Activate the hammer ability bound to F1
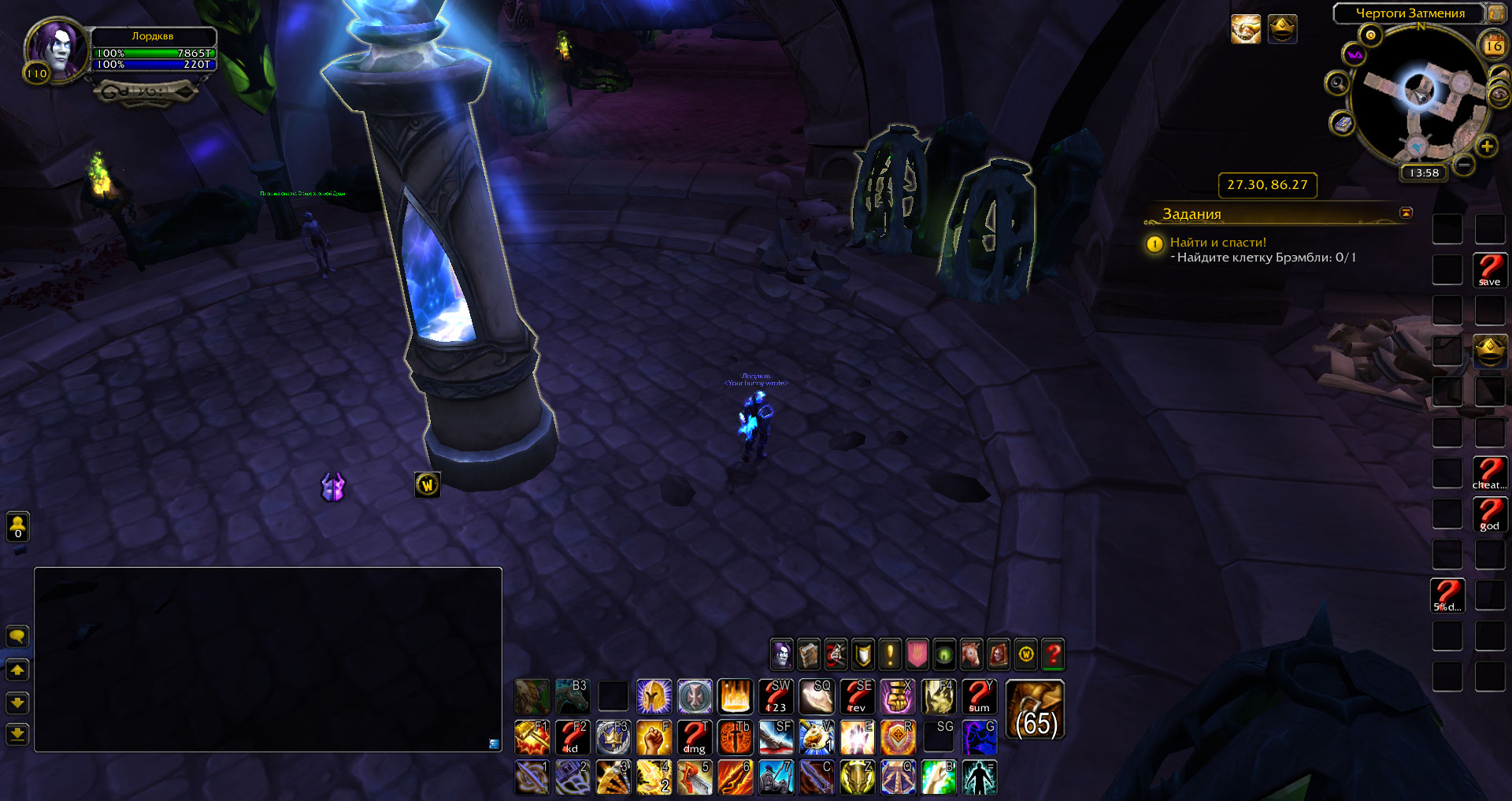This screenshot has height=801, width=1512. tap(532, 738)
